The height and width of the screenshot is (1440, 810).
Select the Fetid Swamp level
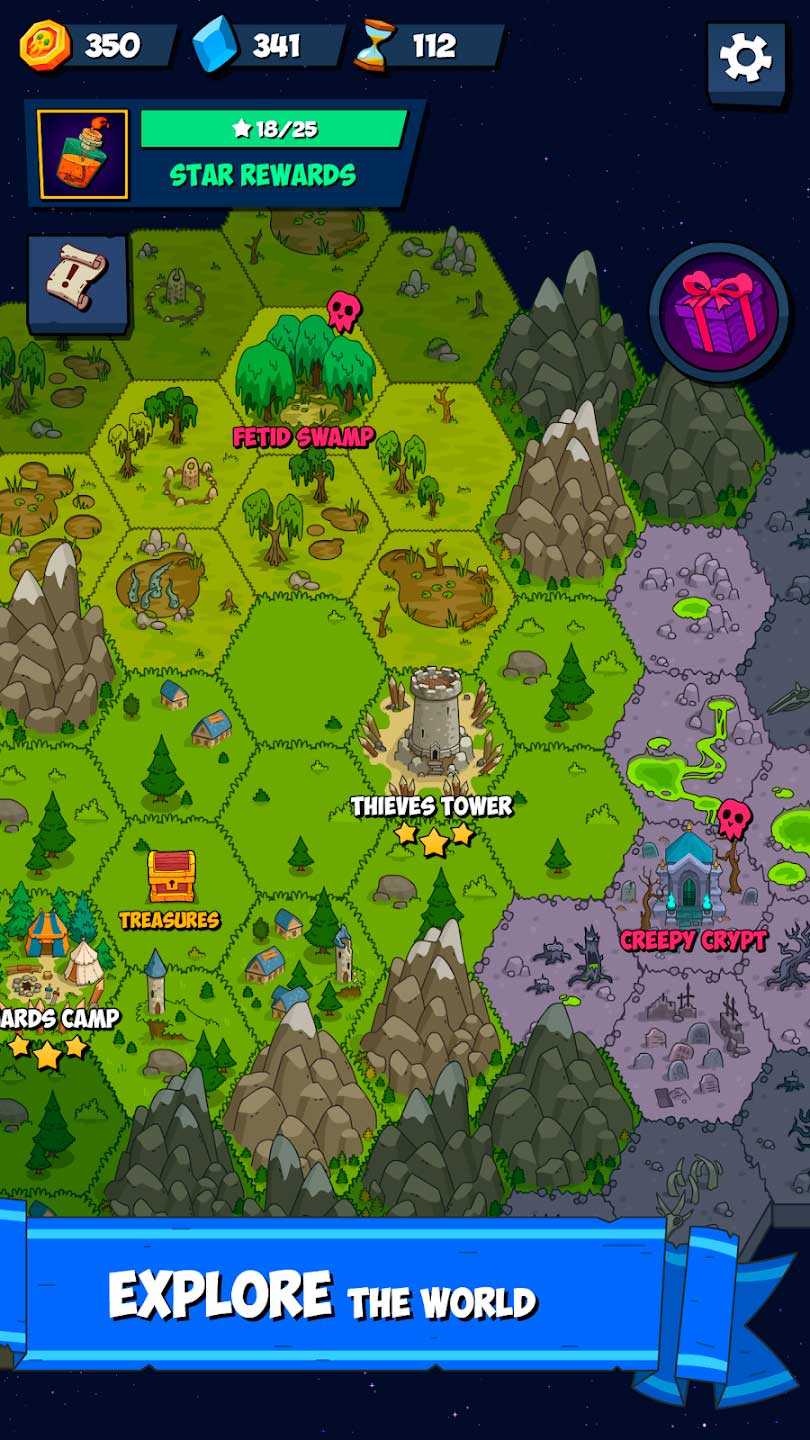pyautogui.click(x=304, y=372)
